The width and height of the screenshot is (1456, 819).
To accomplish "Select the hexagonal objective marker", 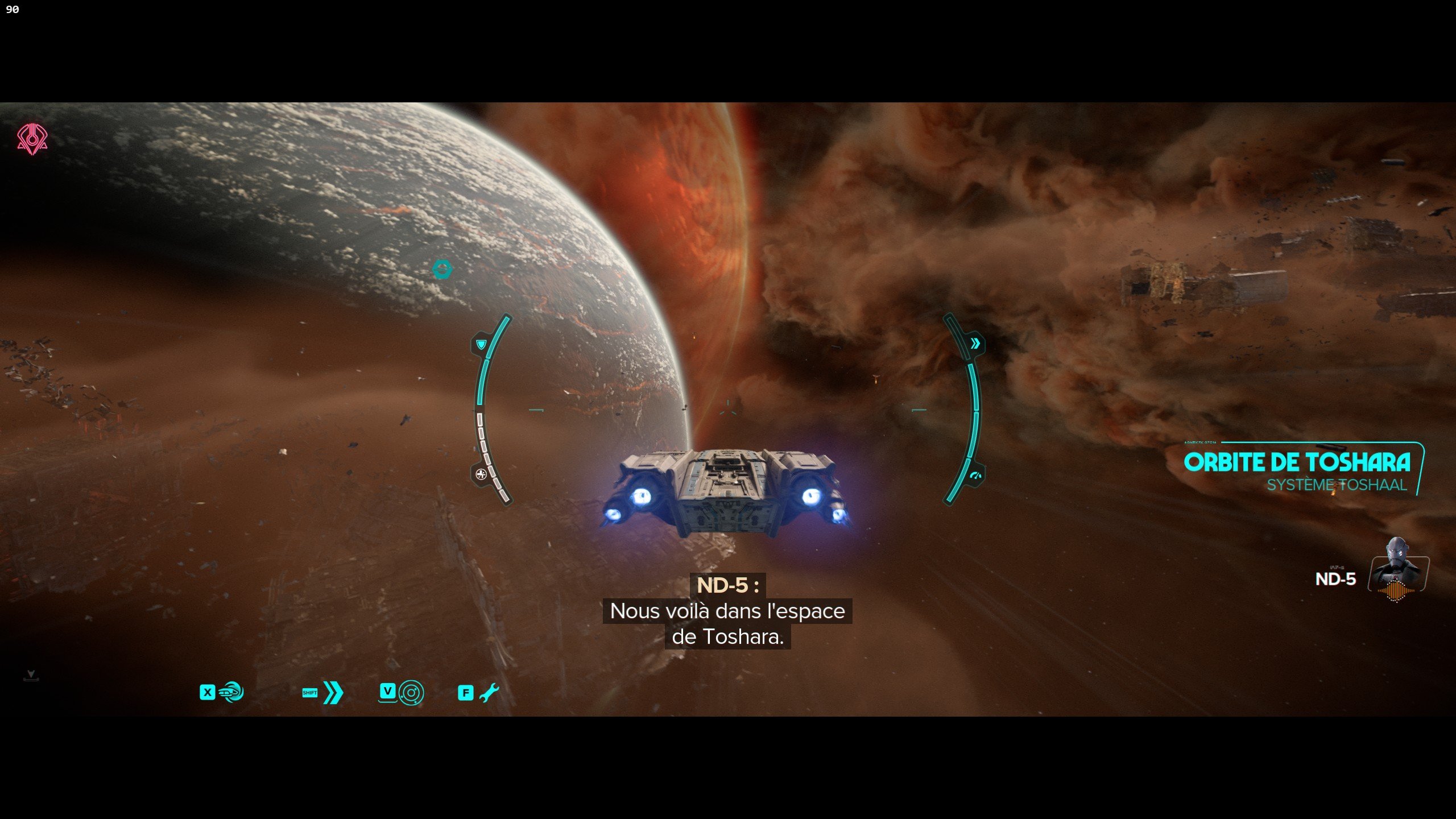I will tap(442, 269).
